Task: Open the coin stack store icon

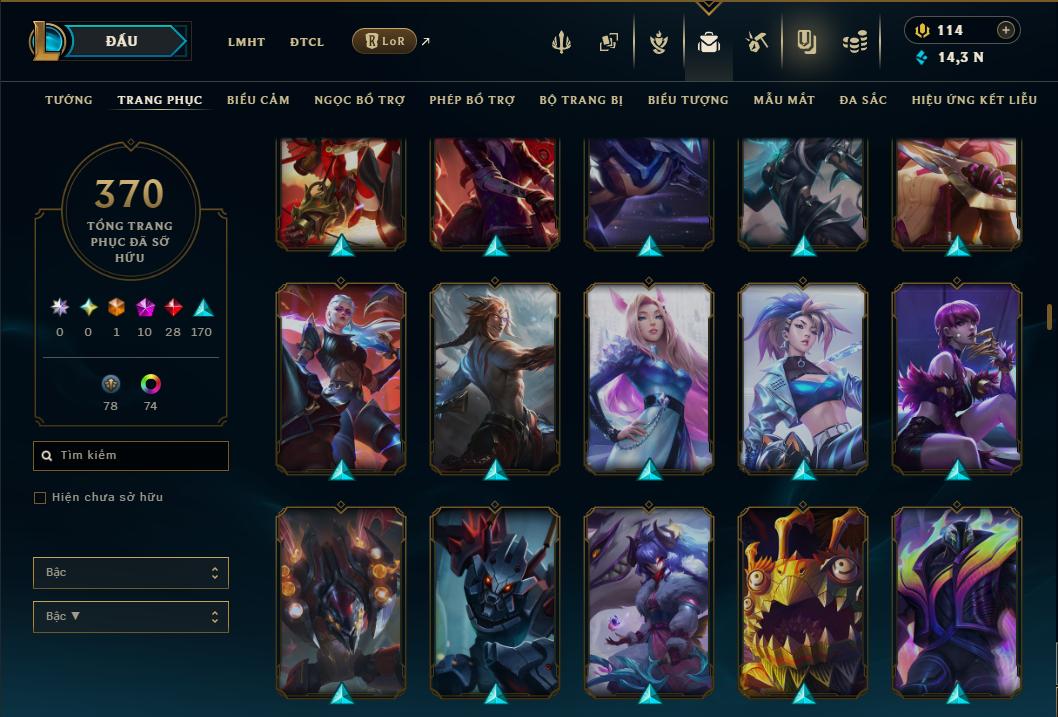Action: [854, 42]
